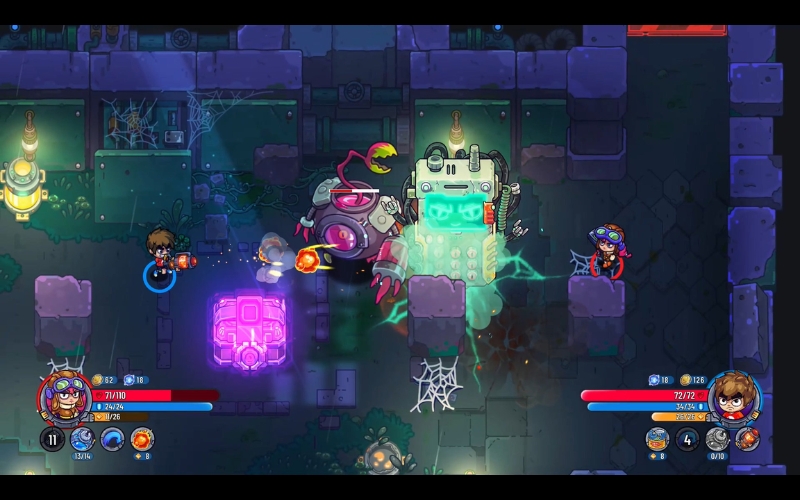800x500 pixels.
Task: Select the brown-haired boy player portrait
Action: (x=735, y=397)
